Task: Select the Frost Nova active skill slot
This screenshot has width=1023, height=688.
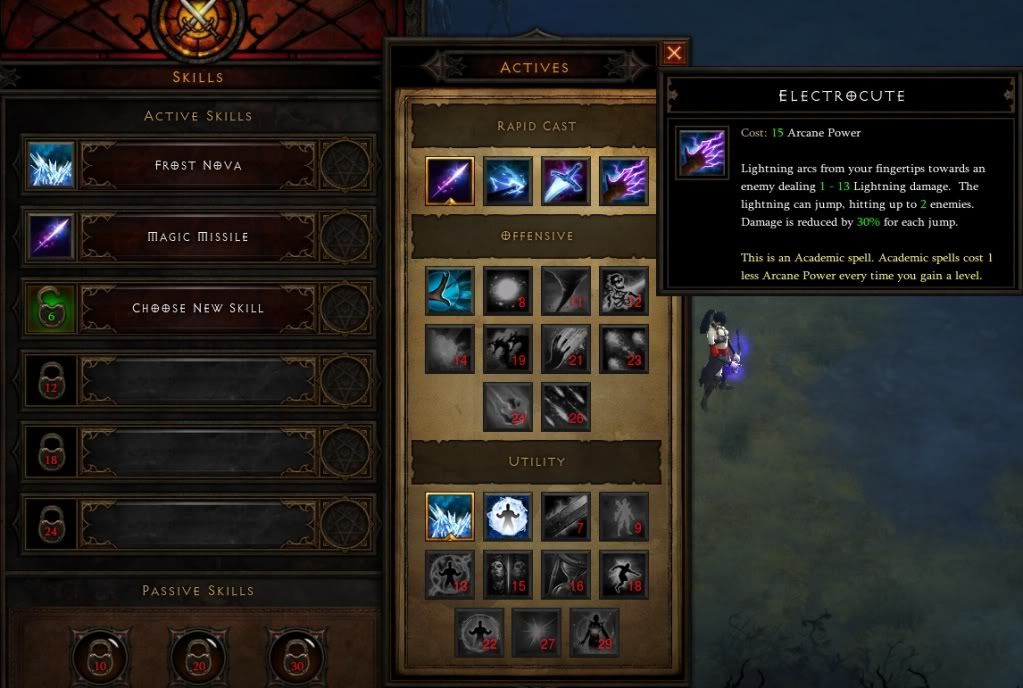Action: 198,165
